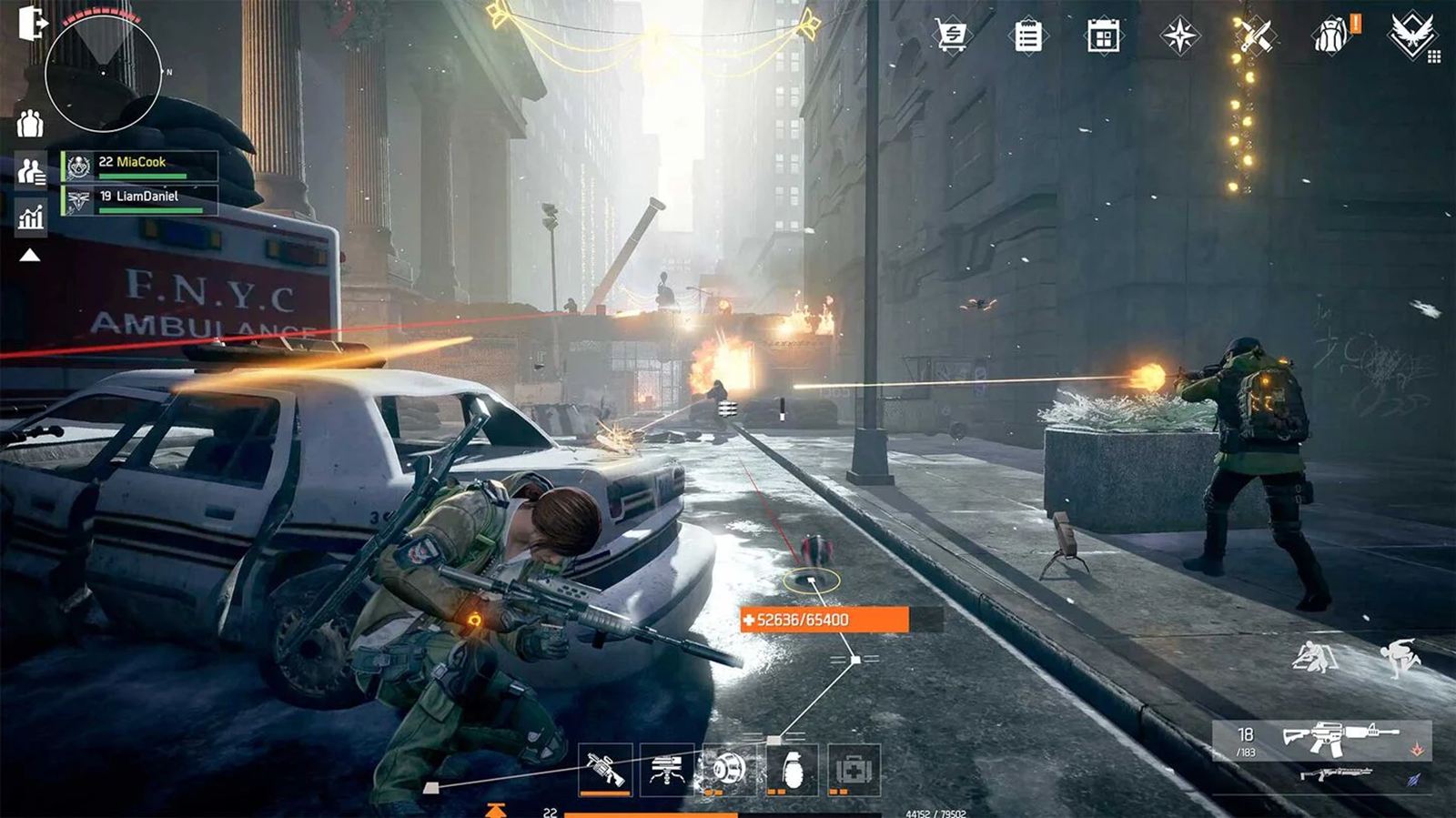The image size is (1456, 818).
Task: Open the team list icon
Action: 31,170
